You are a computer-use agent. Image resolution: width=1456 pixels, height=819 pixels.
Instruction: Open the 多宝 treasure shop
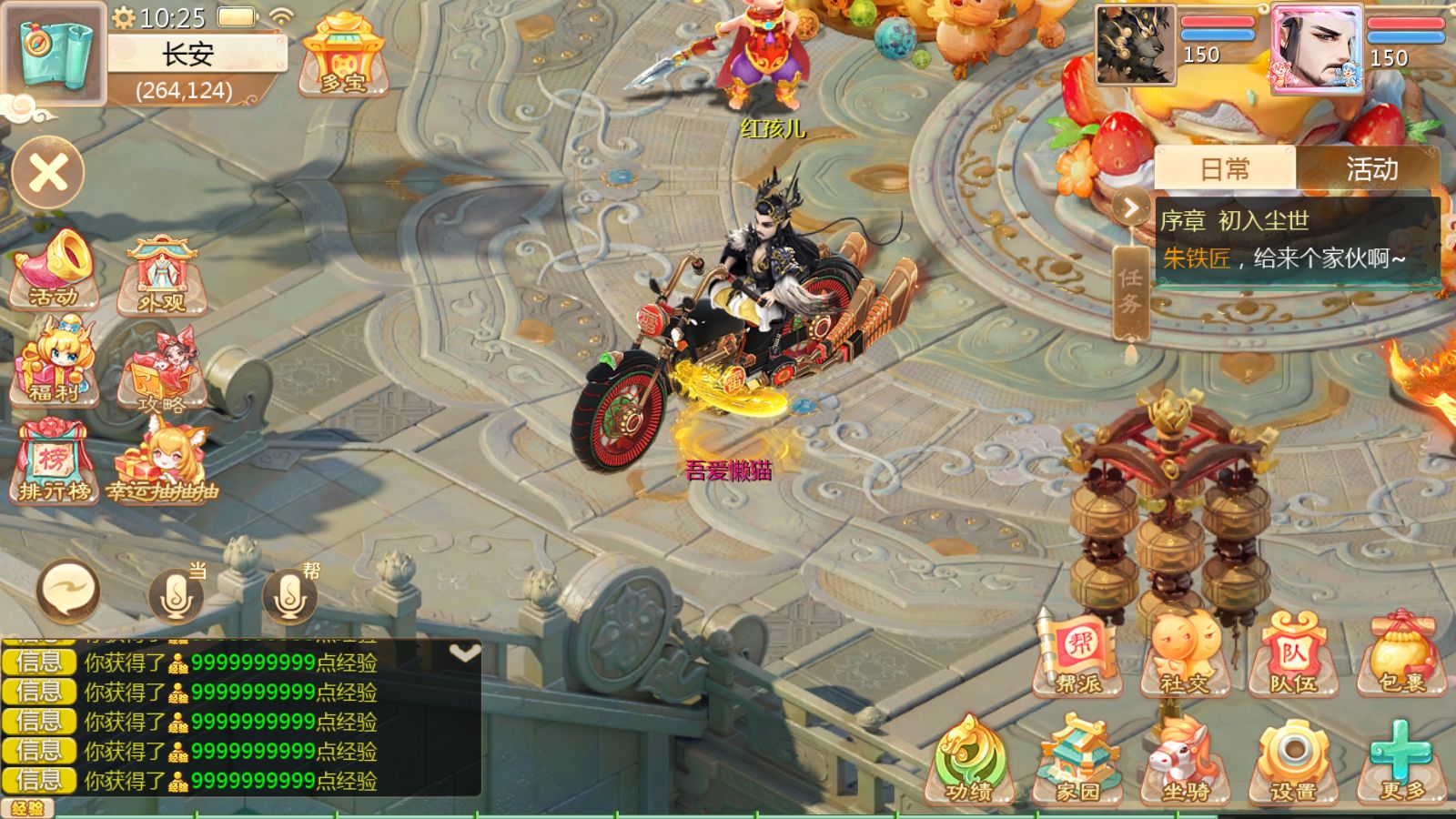343,56
